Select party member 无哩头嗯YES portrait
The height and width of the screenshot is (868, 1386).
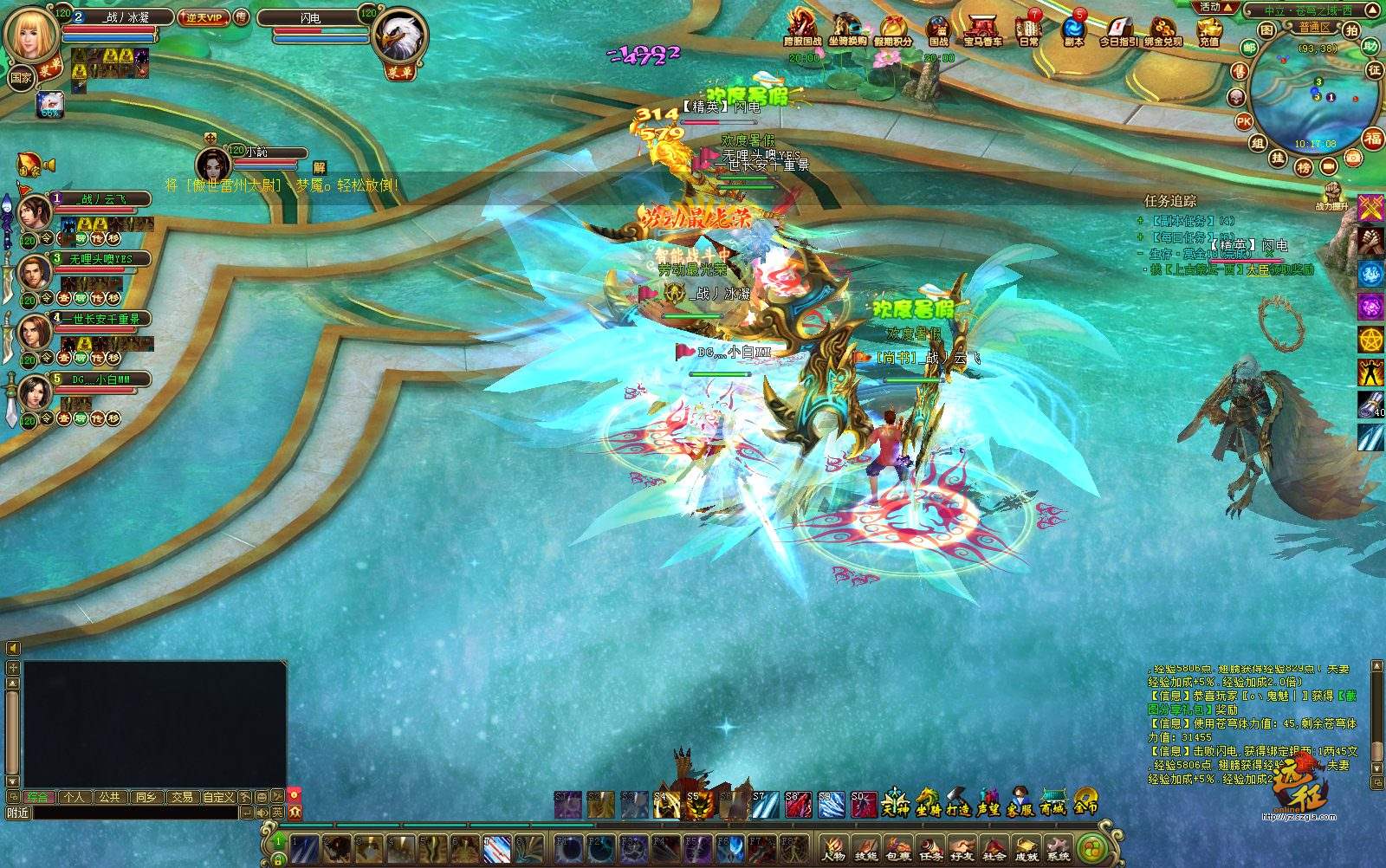35,272
